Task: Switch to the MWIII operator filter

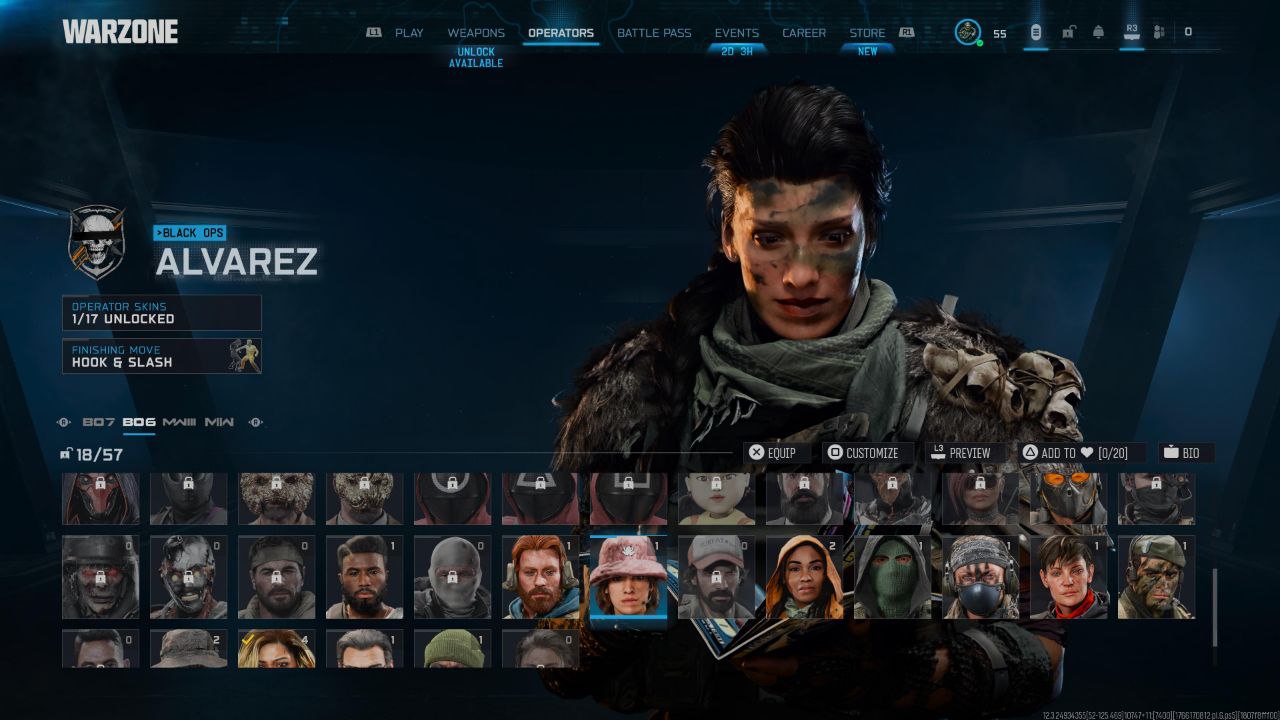Action: click(x=179, y=422)
